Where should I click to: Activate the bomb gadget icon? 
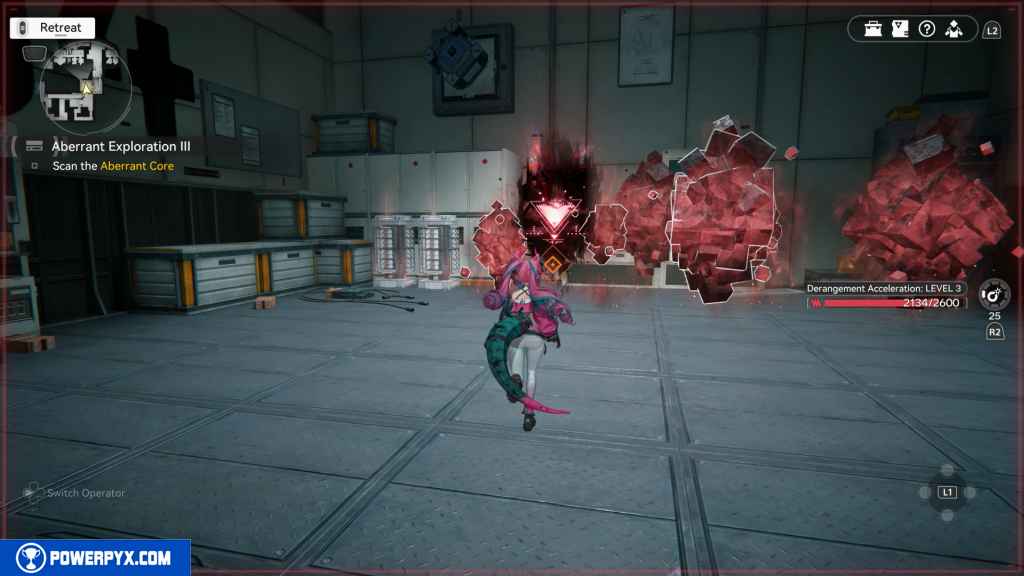tap(994, 293)
